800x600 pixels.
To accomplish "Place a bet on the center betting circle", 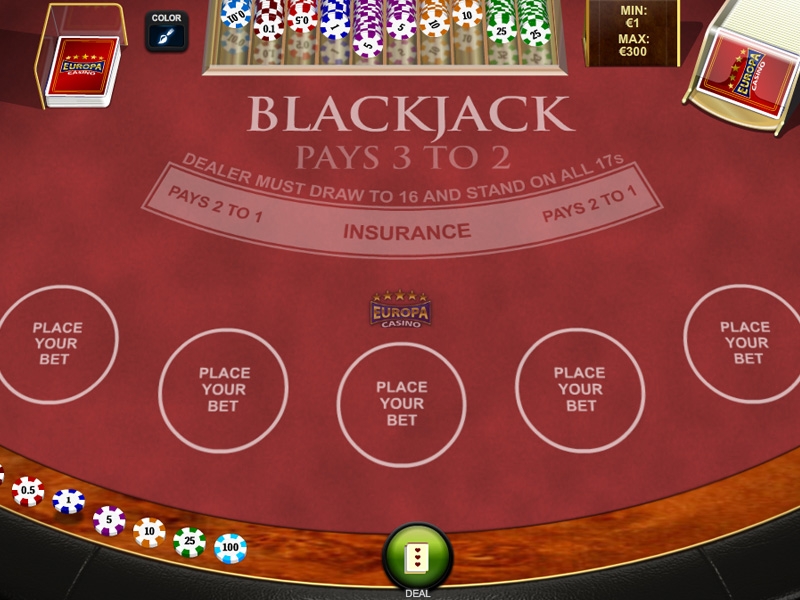I will tap(401, 403).
